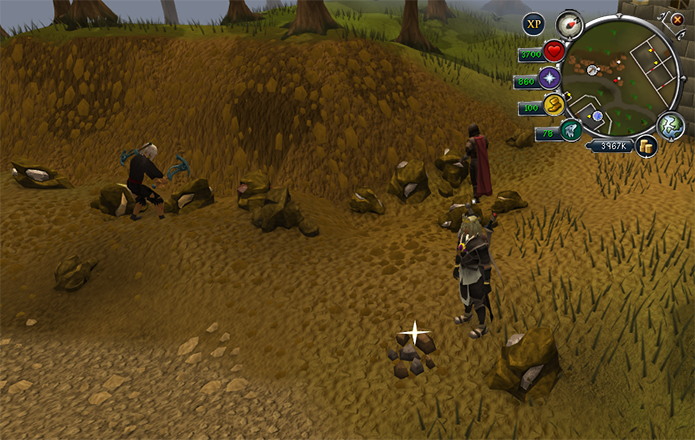Open the gold coins money pouch
The width and height of the screenshot is (695, 440).
(x=647, y=146)
